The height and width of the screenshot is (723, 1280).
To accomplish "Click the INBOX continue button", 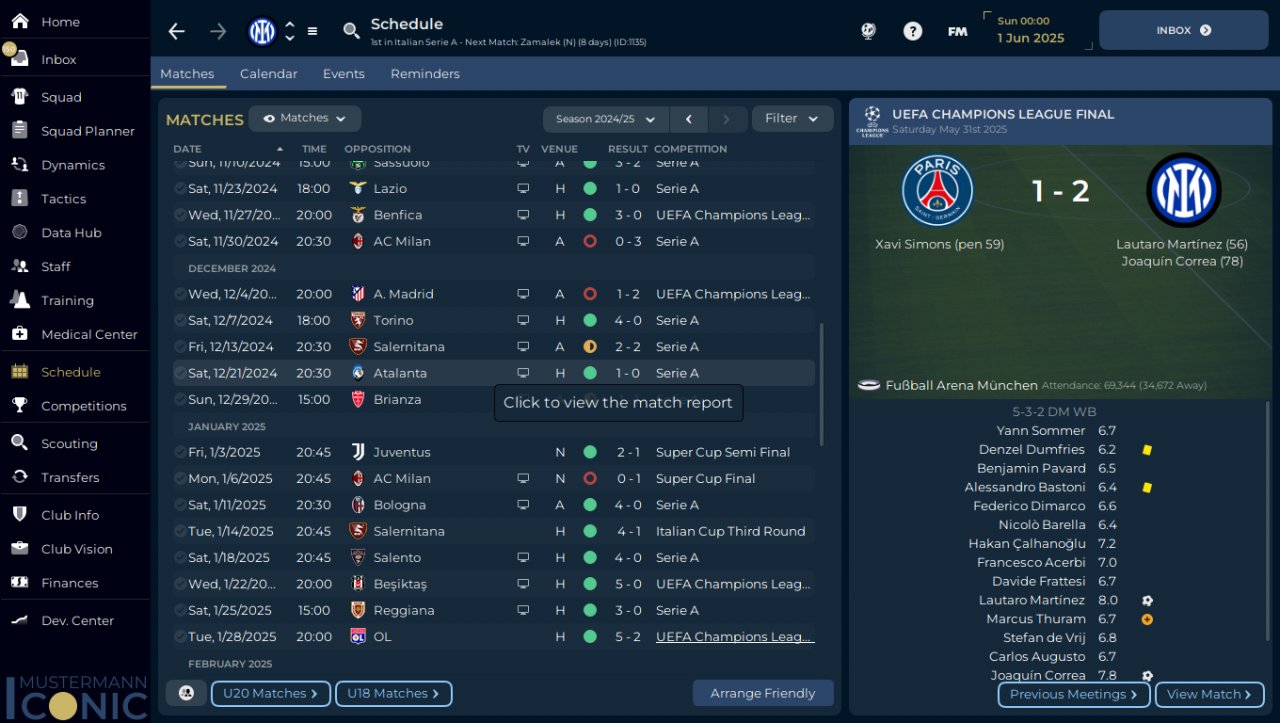I will [x=1183, y=30].
